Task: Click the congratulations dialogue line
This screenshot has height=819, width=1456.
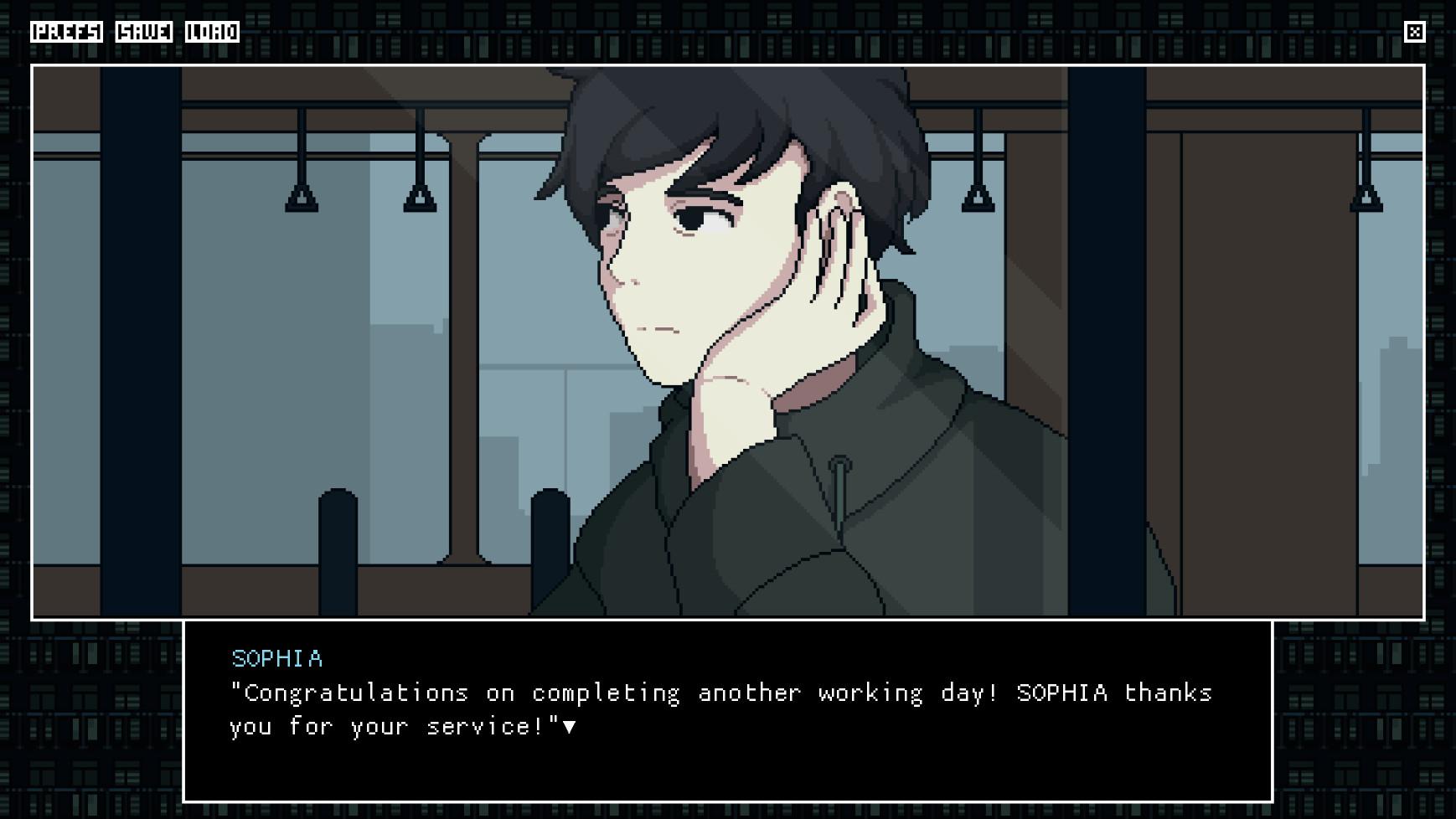Action: (x=720, y=693)
